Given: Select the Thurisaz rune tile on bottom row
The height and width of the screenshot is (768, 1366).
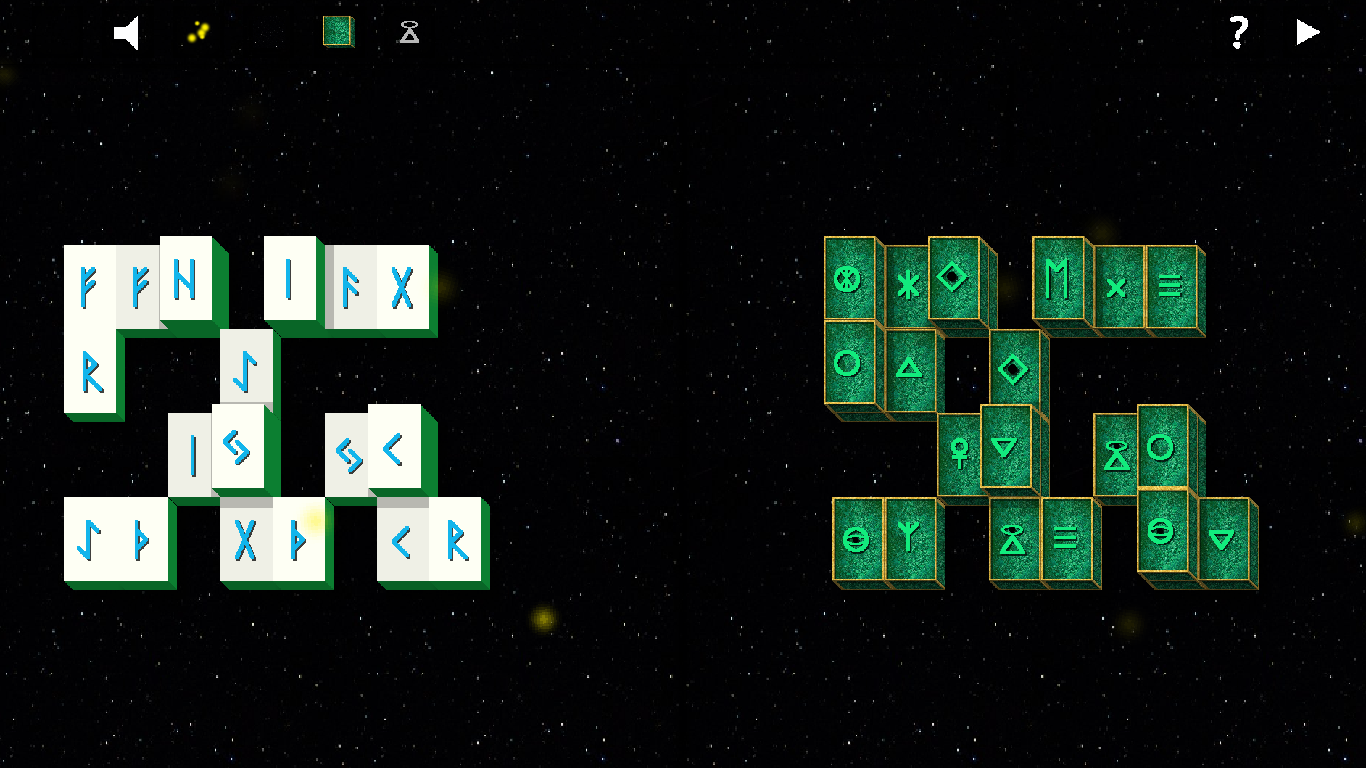Looking at the screenshot, I should click(140, 540).
